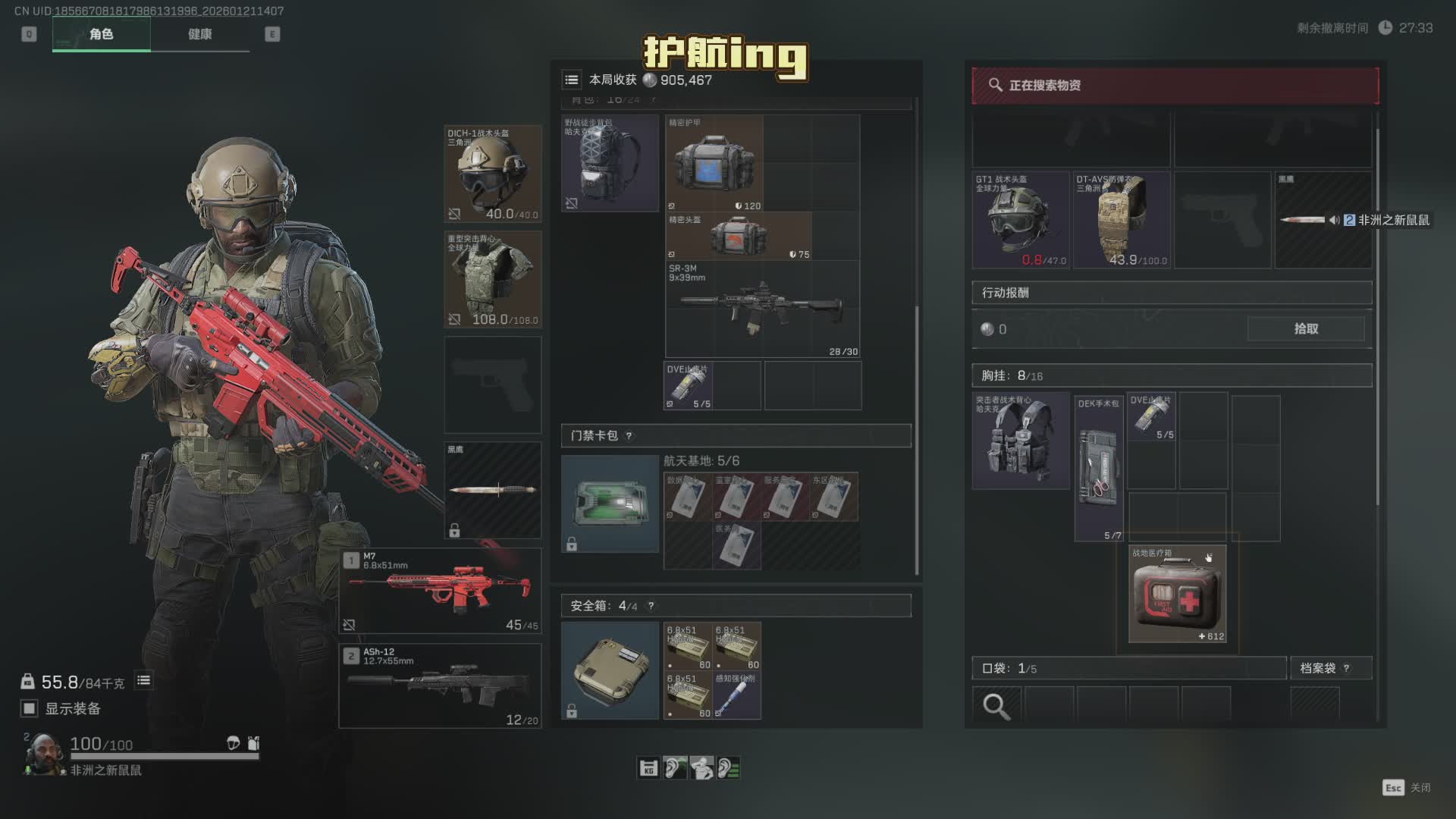Select the DEK手术包 in chest rig
This screenshot has width=1456, height=819.
click(1098, 468)
